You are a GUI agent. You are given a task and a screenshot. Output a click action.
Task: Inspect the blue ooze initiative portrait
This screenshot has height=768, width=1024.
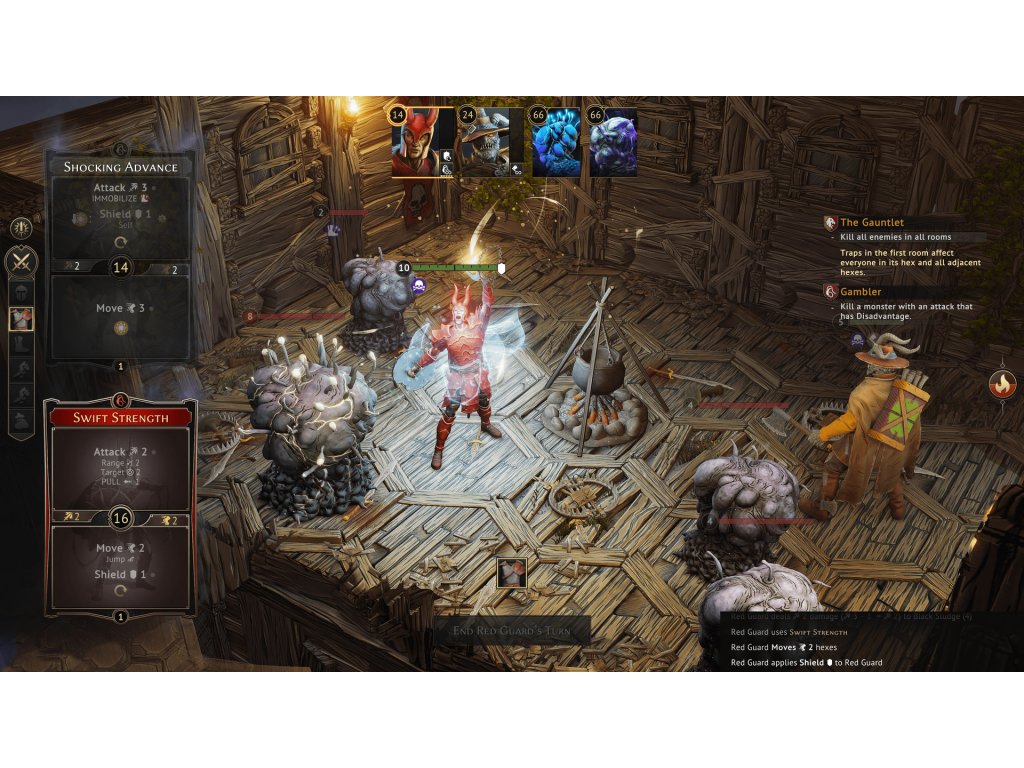(555, 142)
